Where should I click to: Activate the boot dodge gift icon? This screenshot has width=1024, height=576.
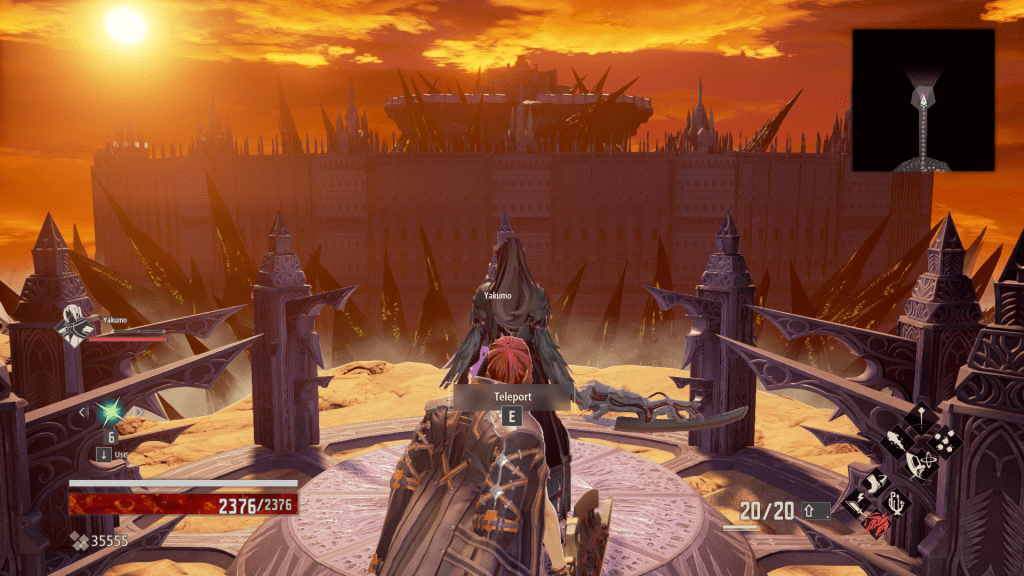click(876, 483)
